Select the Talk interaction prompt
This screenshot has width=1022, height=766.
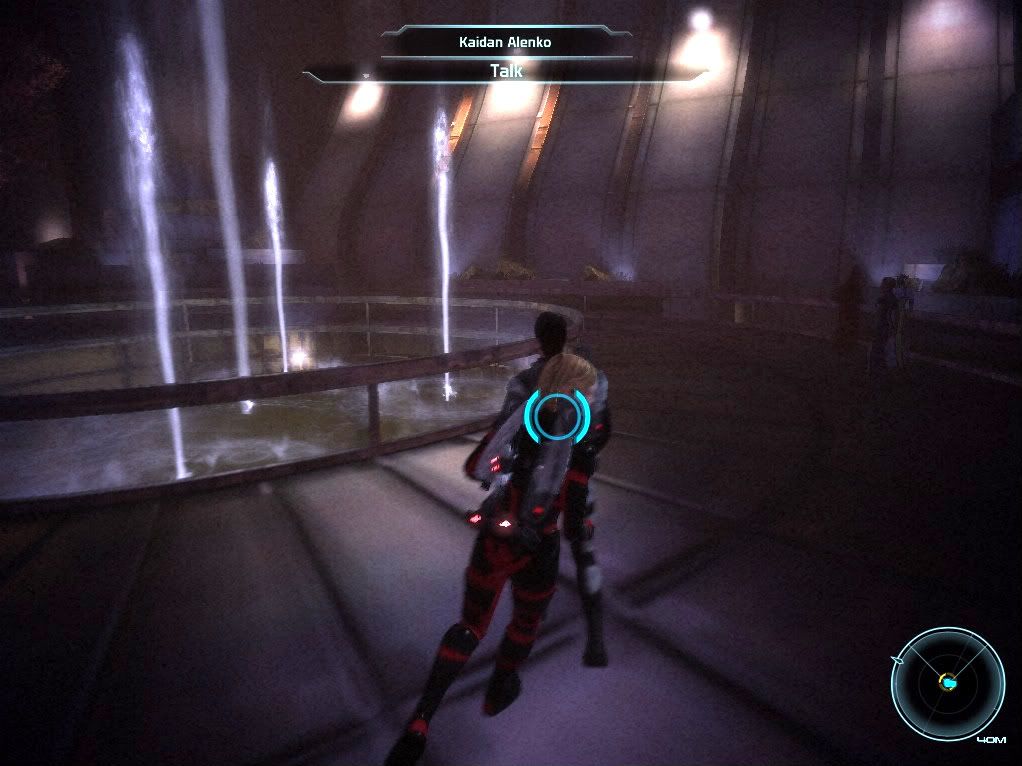[506, 71]
